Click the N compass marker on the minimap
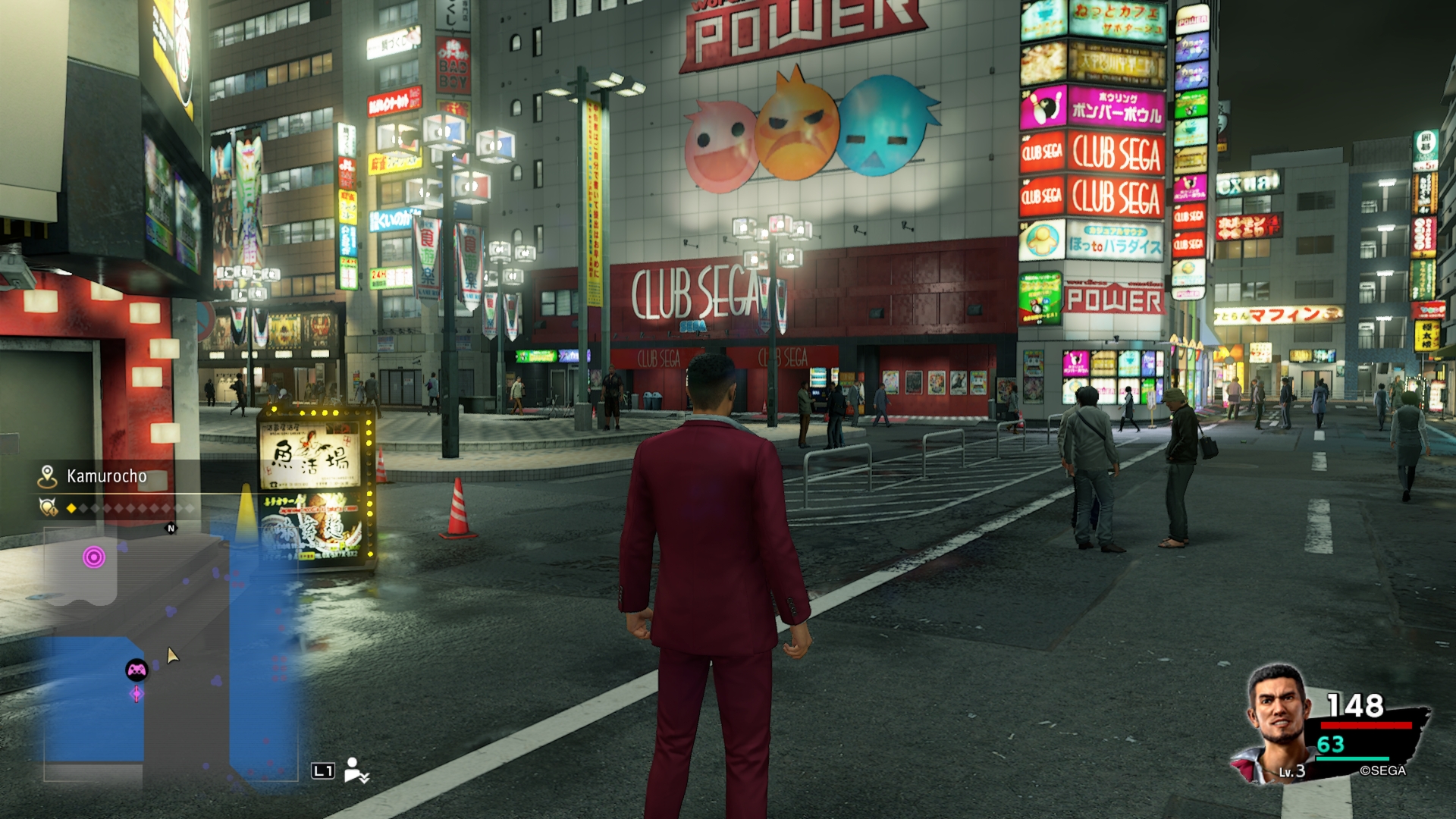 click(x=171, y=529)
